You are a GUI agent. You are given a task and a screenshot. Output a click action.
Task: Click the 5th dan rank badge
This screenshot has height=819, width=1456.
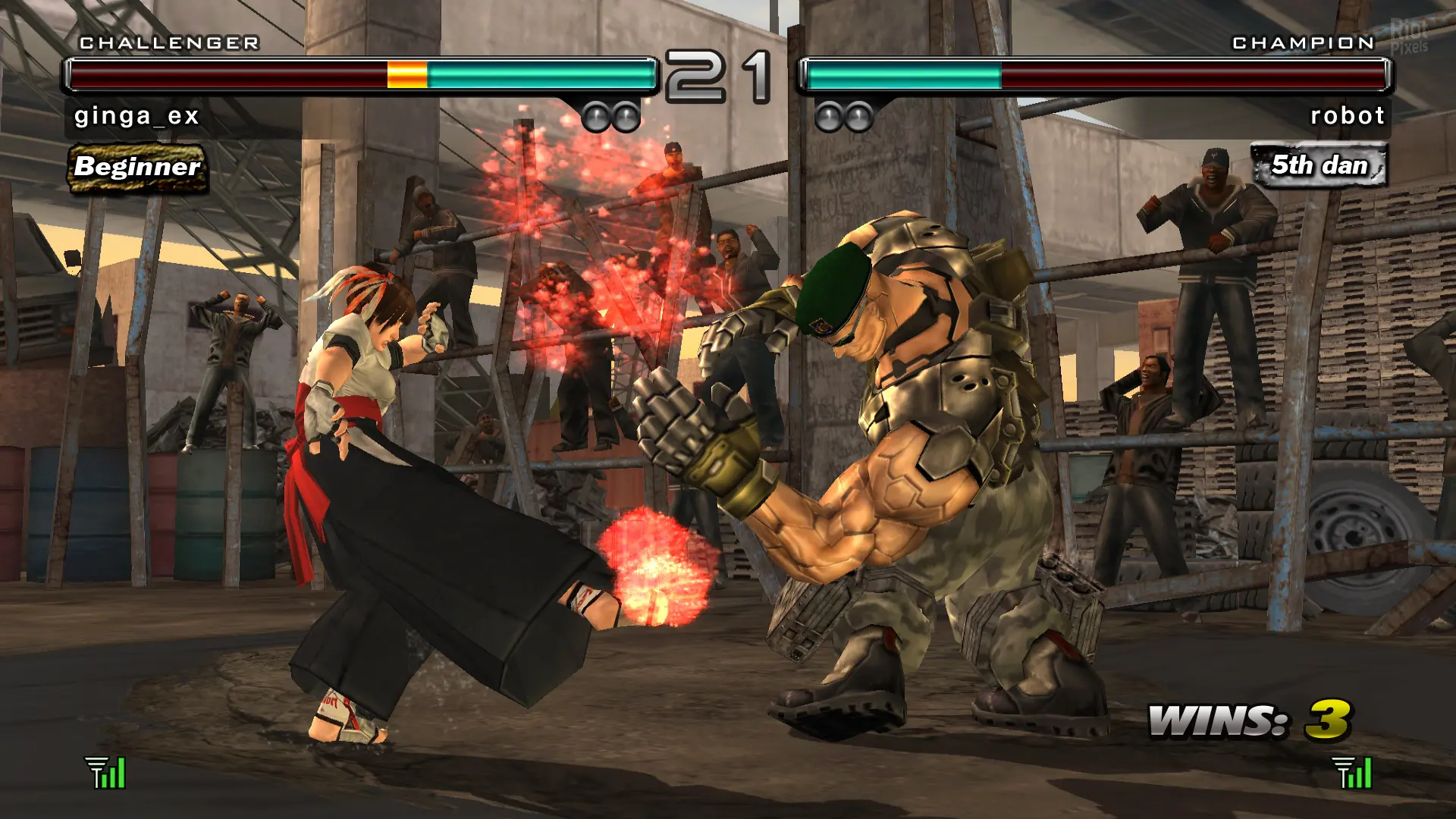tap(1319, 165)
